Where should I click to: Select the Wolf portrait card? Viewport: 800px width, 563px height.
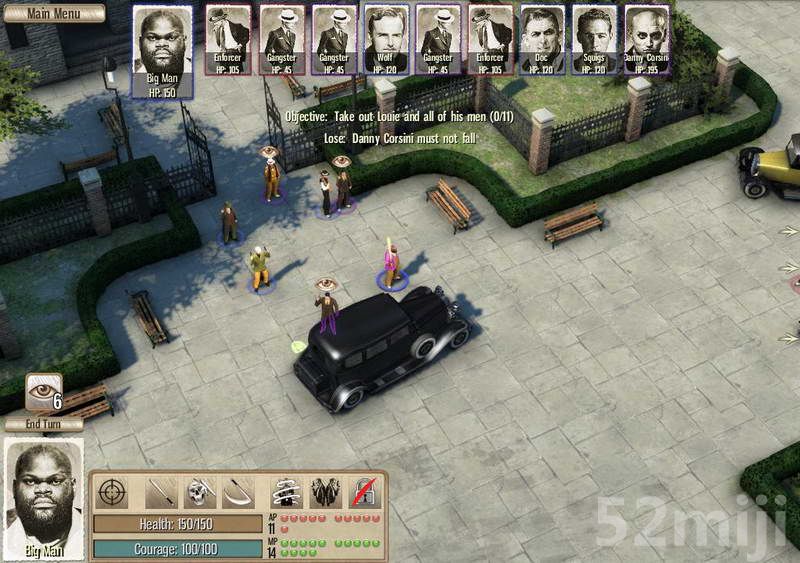(x=386, y=40)
